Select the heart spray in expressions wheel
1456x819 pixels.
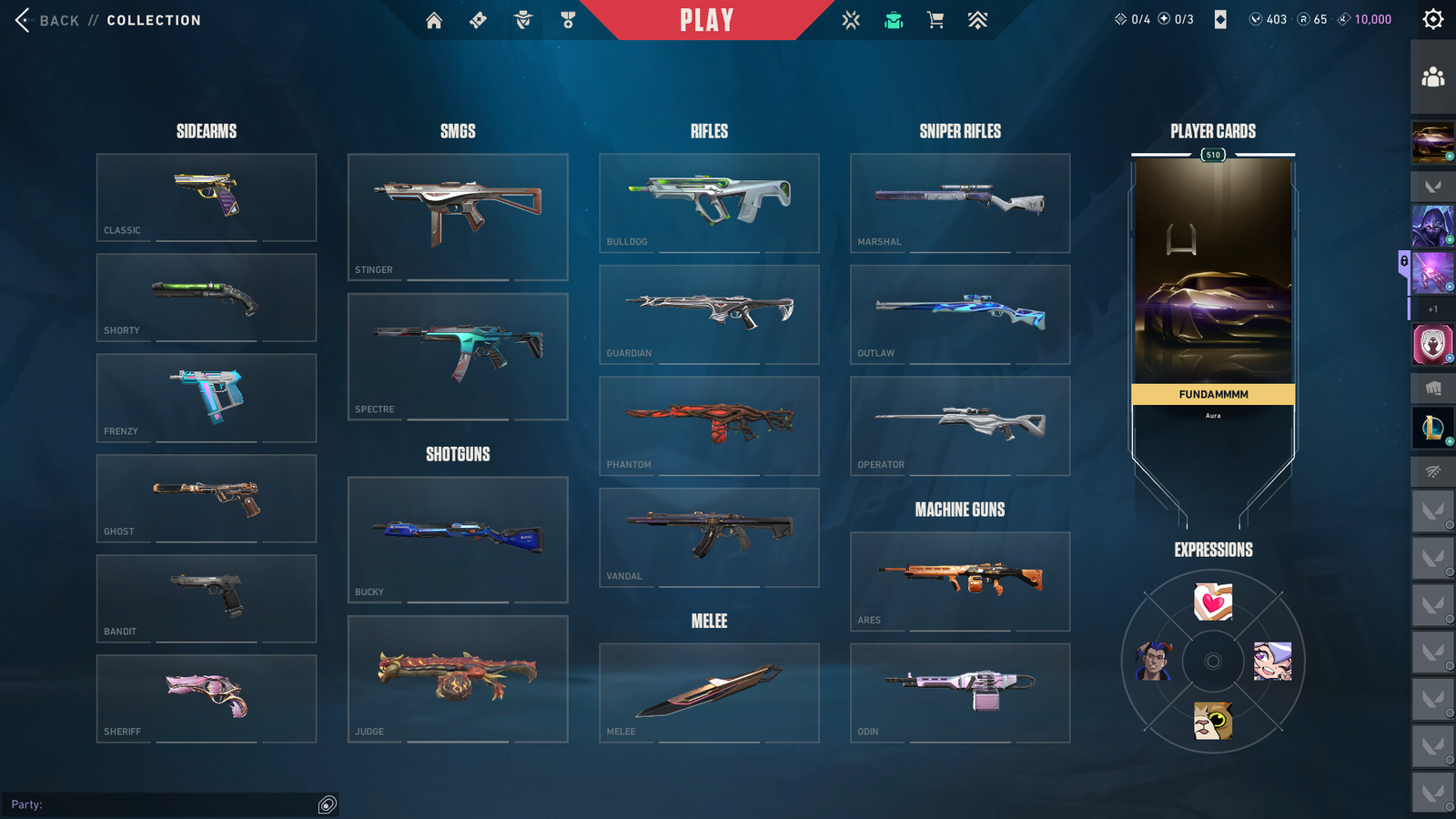(x=1213, y=602)
